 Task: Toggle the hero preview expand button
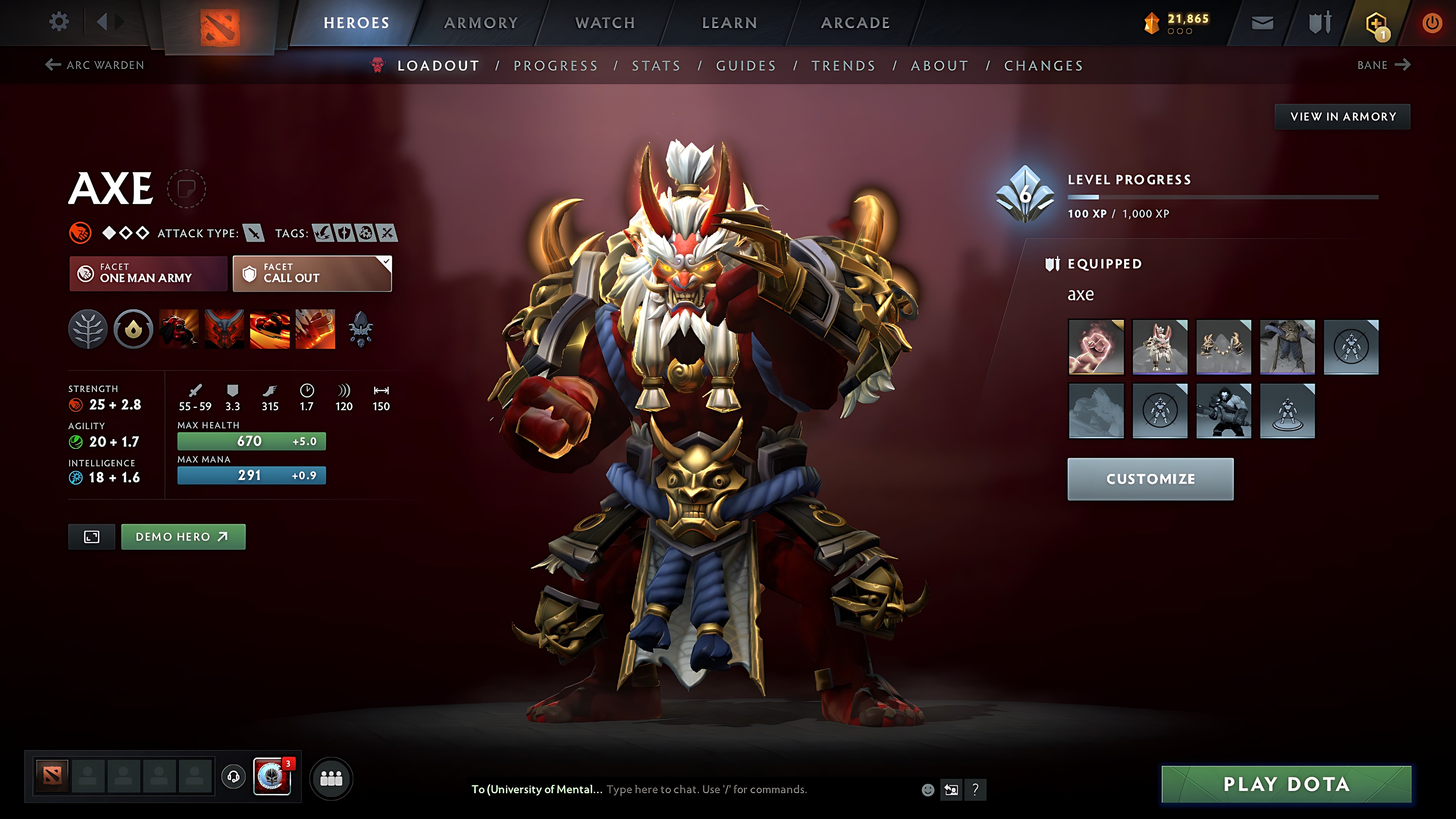click(x=92, y=536)
